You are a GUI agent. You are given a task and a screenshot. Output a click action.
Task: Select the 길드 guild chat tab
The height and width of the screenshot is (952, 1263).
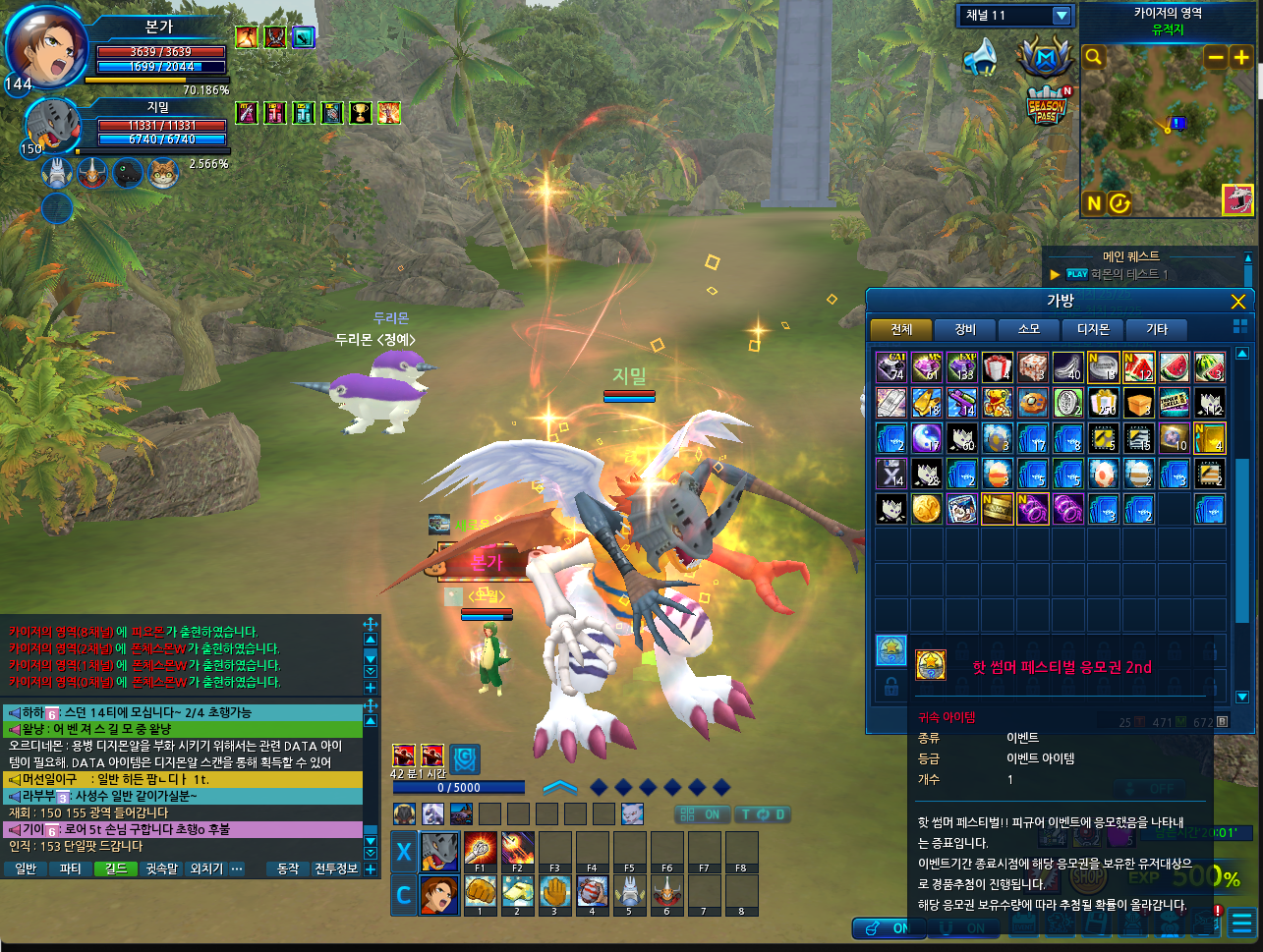116,868
